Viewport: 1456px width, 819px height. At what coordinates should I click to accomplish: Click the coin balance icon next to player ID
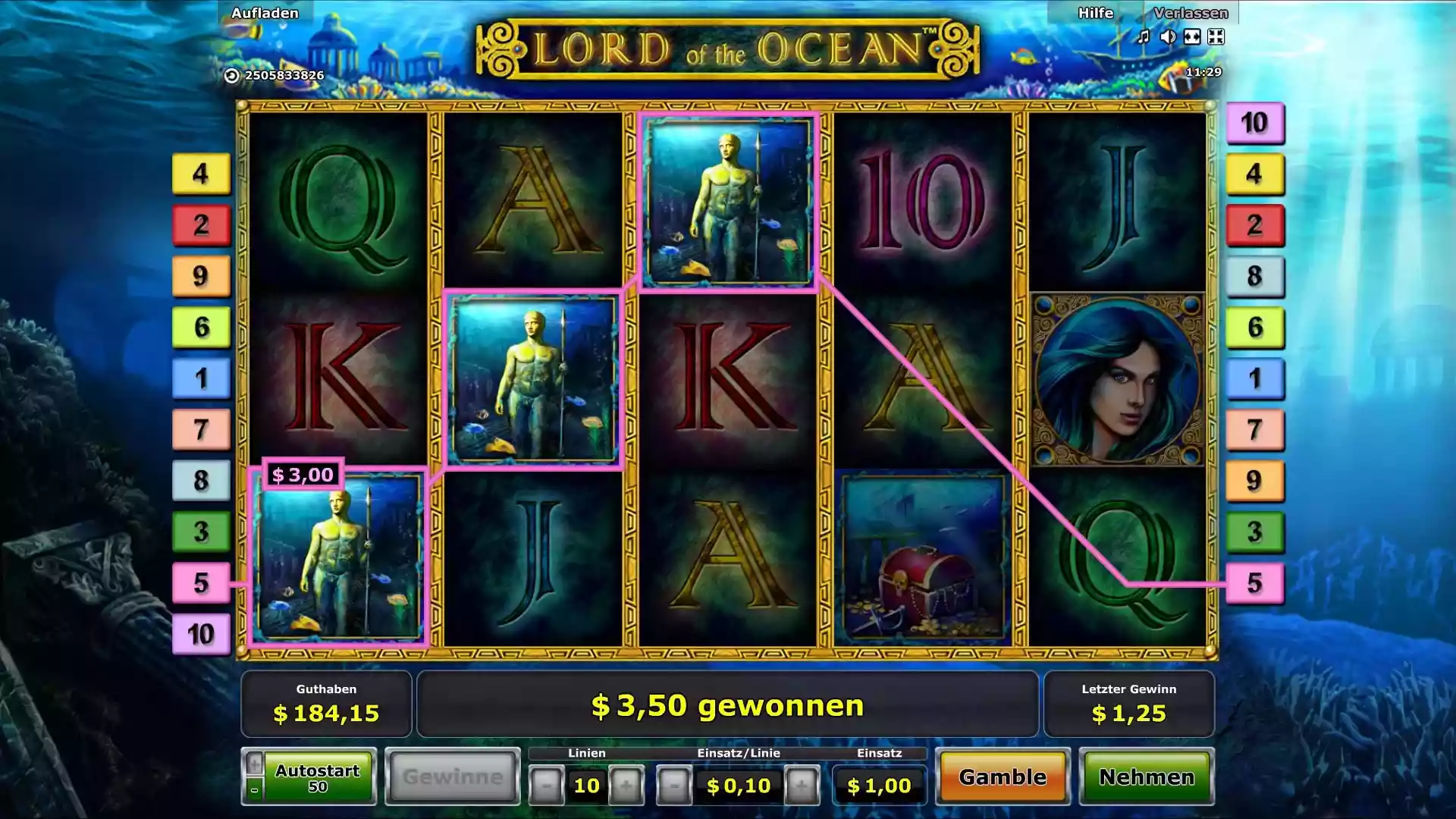232,76
